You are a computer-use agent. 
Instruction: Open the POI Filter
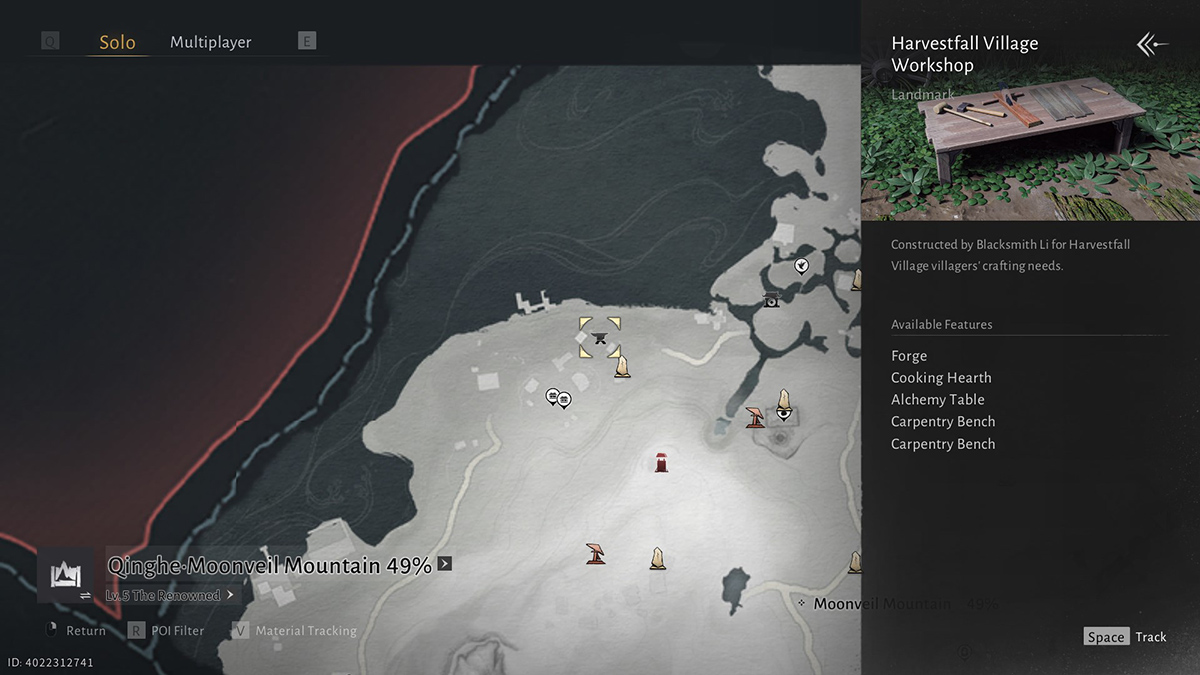(167, 631)
